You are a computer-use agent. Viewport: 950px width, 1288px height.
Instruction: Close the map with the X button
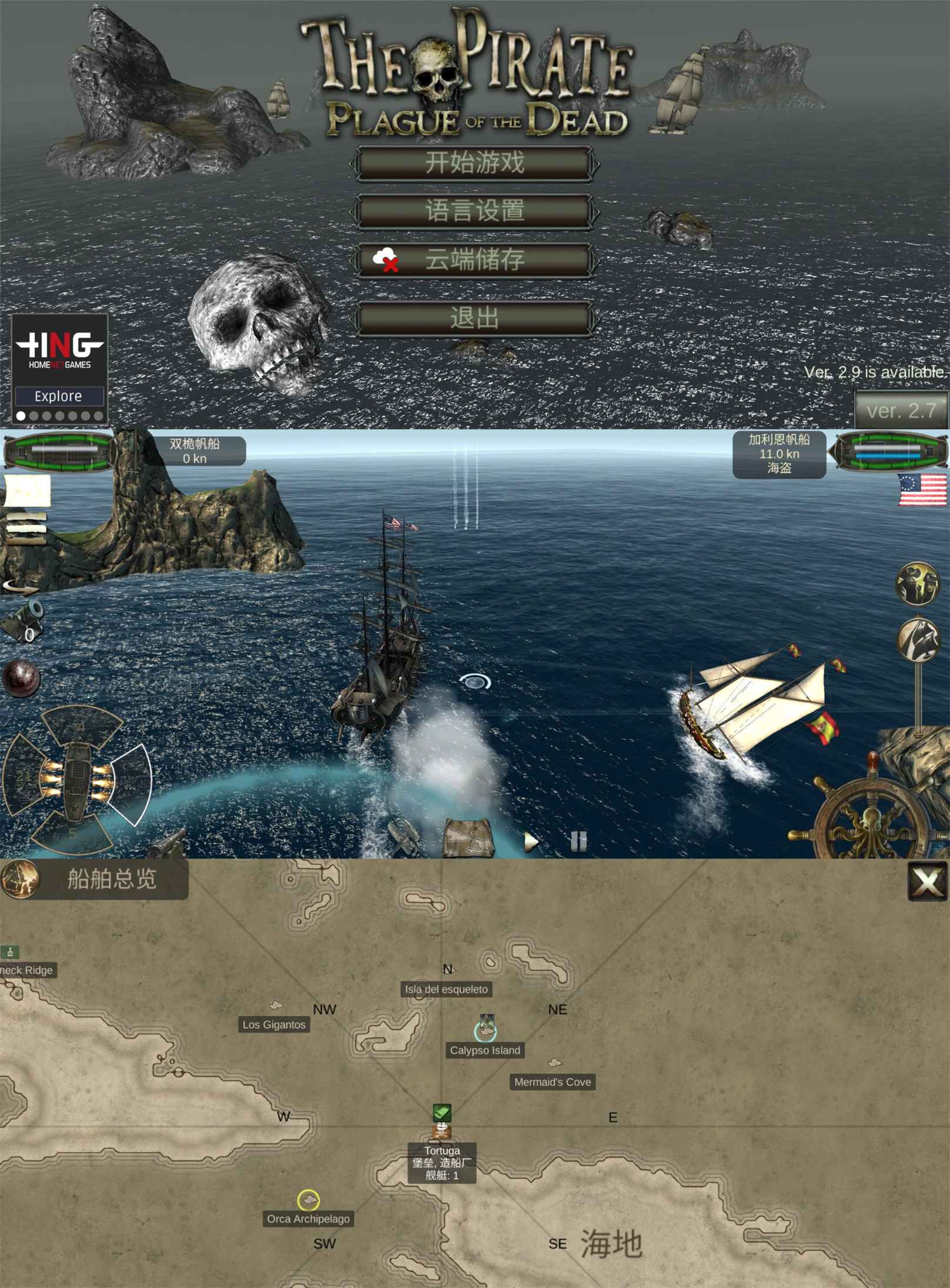[928, 881]
